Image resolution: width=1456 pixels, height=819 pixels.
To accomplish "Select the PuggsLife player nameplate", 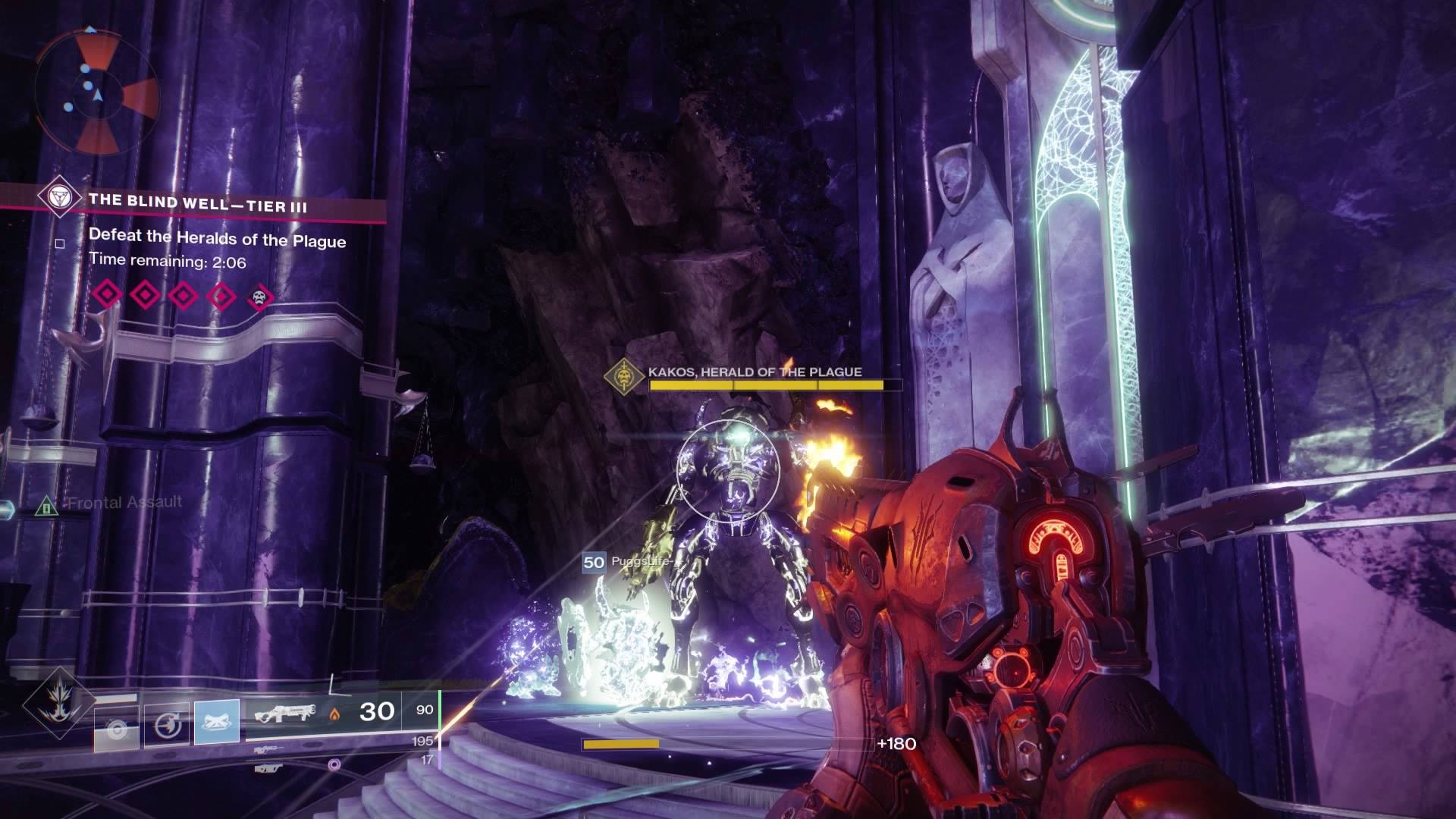I will pyautogui.click(x=628, y=563).
